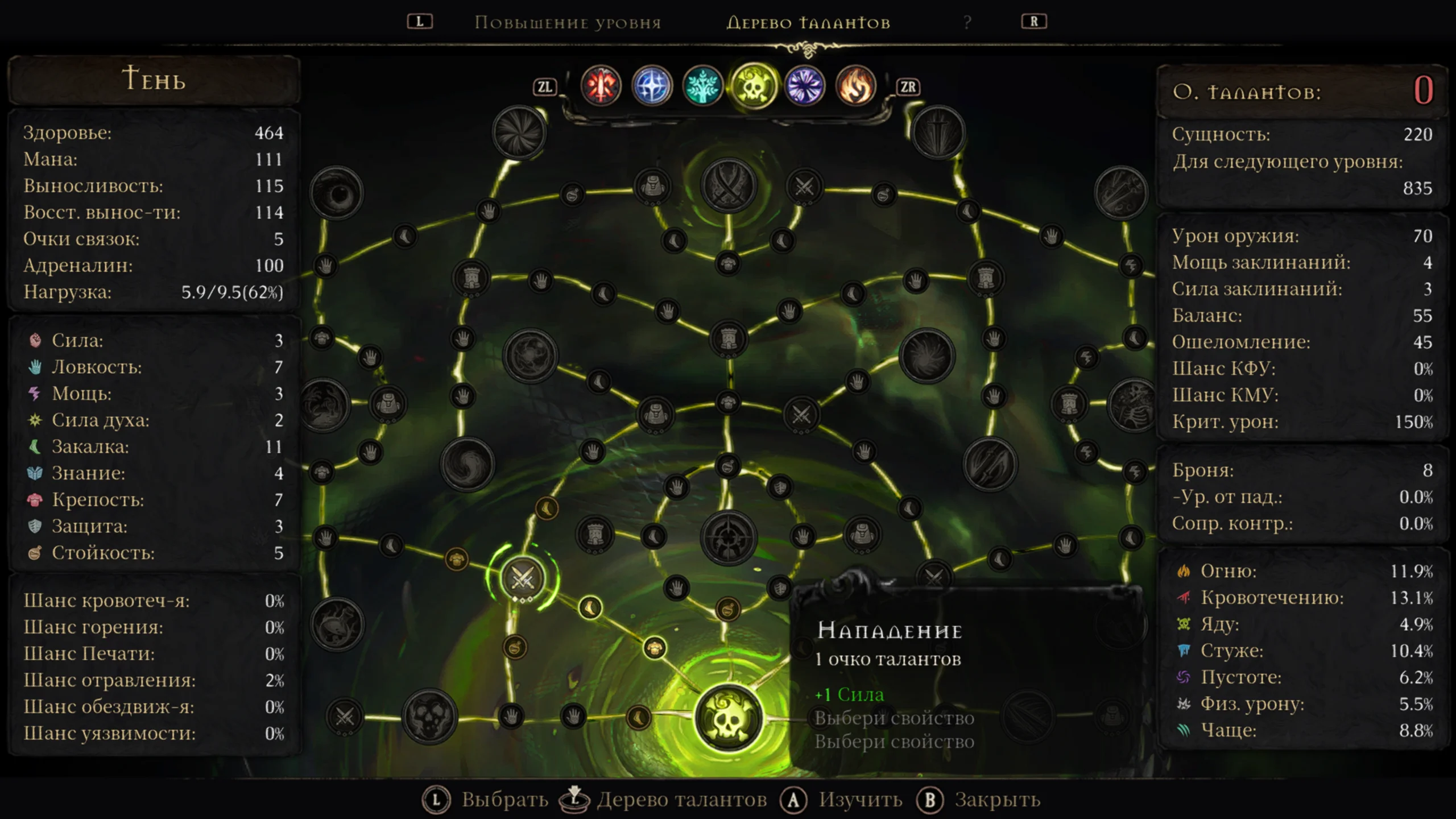Select the green skull talent tree
The width and height of the screenshot is (1456, 819).
pos(754,86)
